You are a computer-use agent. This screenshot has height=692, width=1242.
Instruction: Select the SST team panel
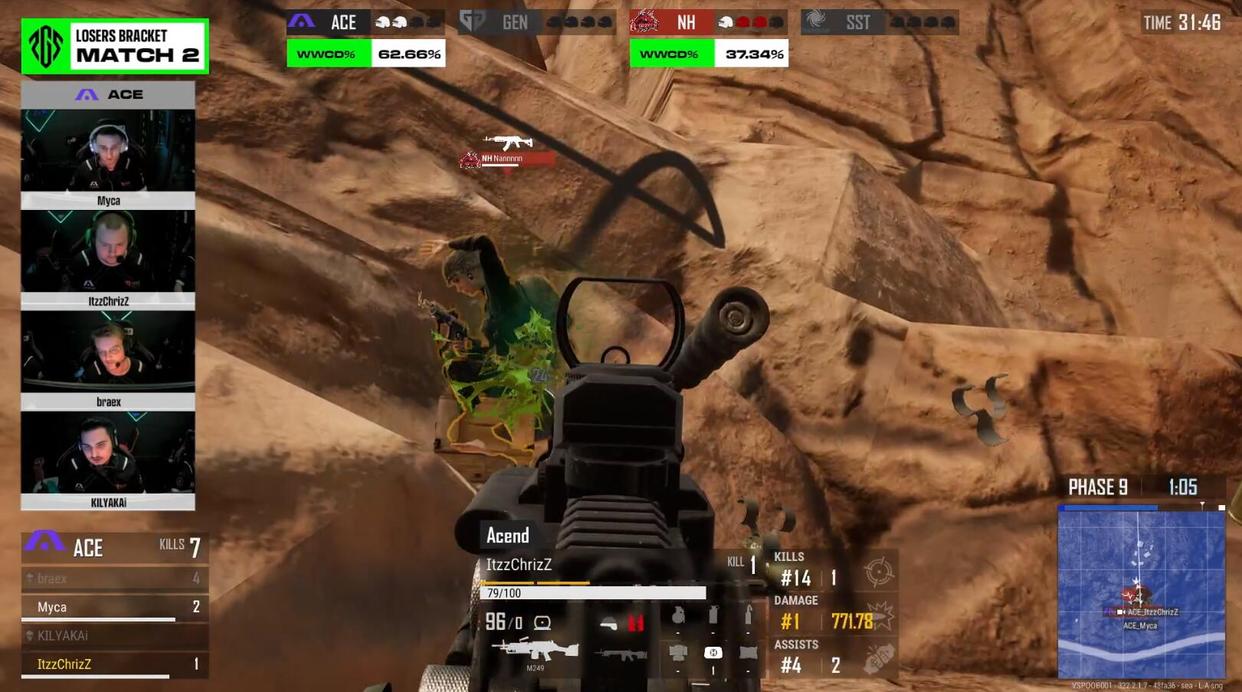point(880,22)
